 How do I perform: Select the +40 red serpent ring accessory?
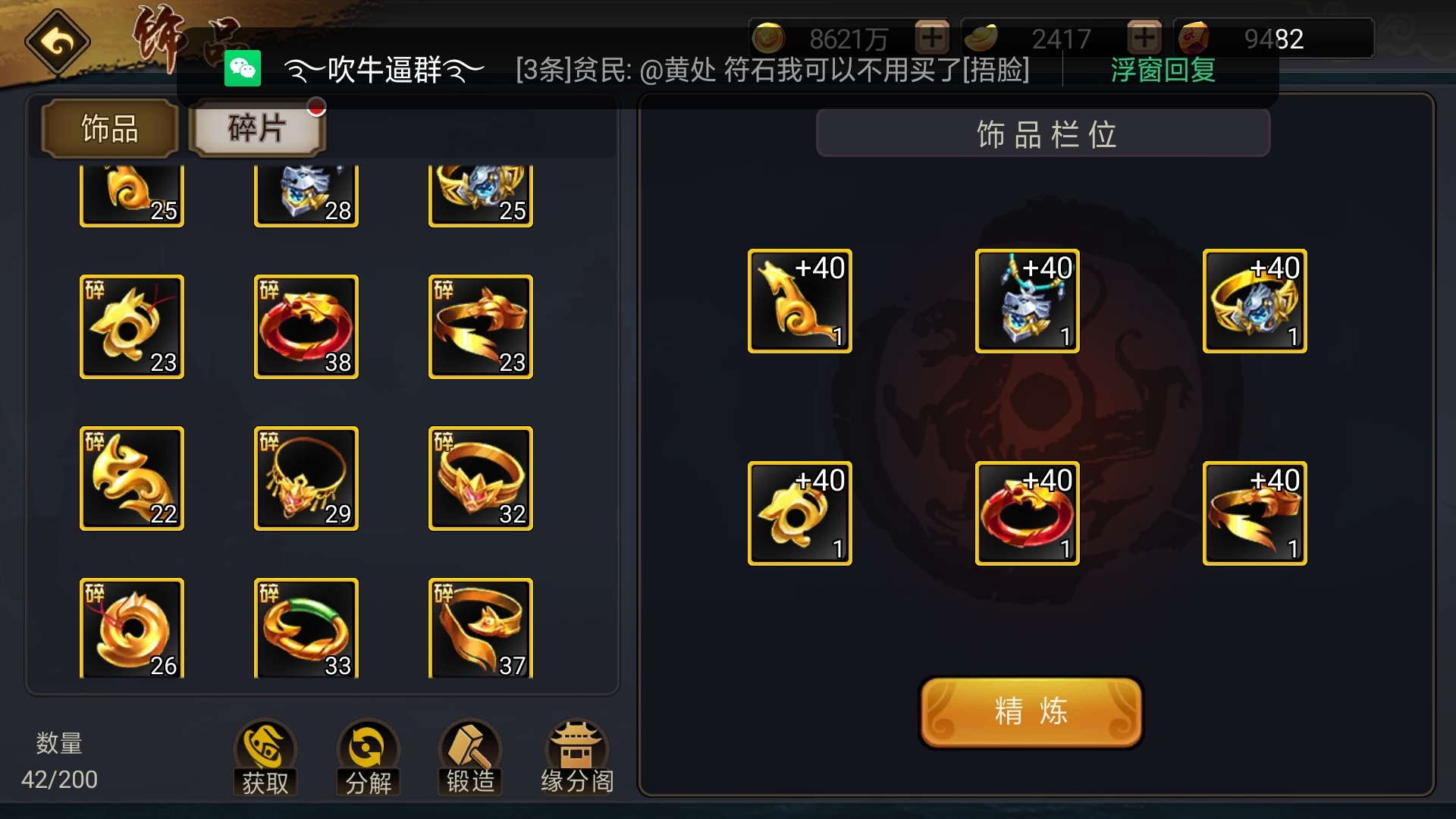(x=1027, y=512)
